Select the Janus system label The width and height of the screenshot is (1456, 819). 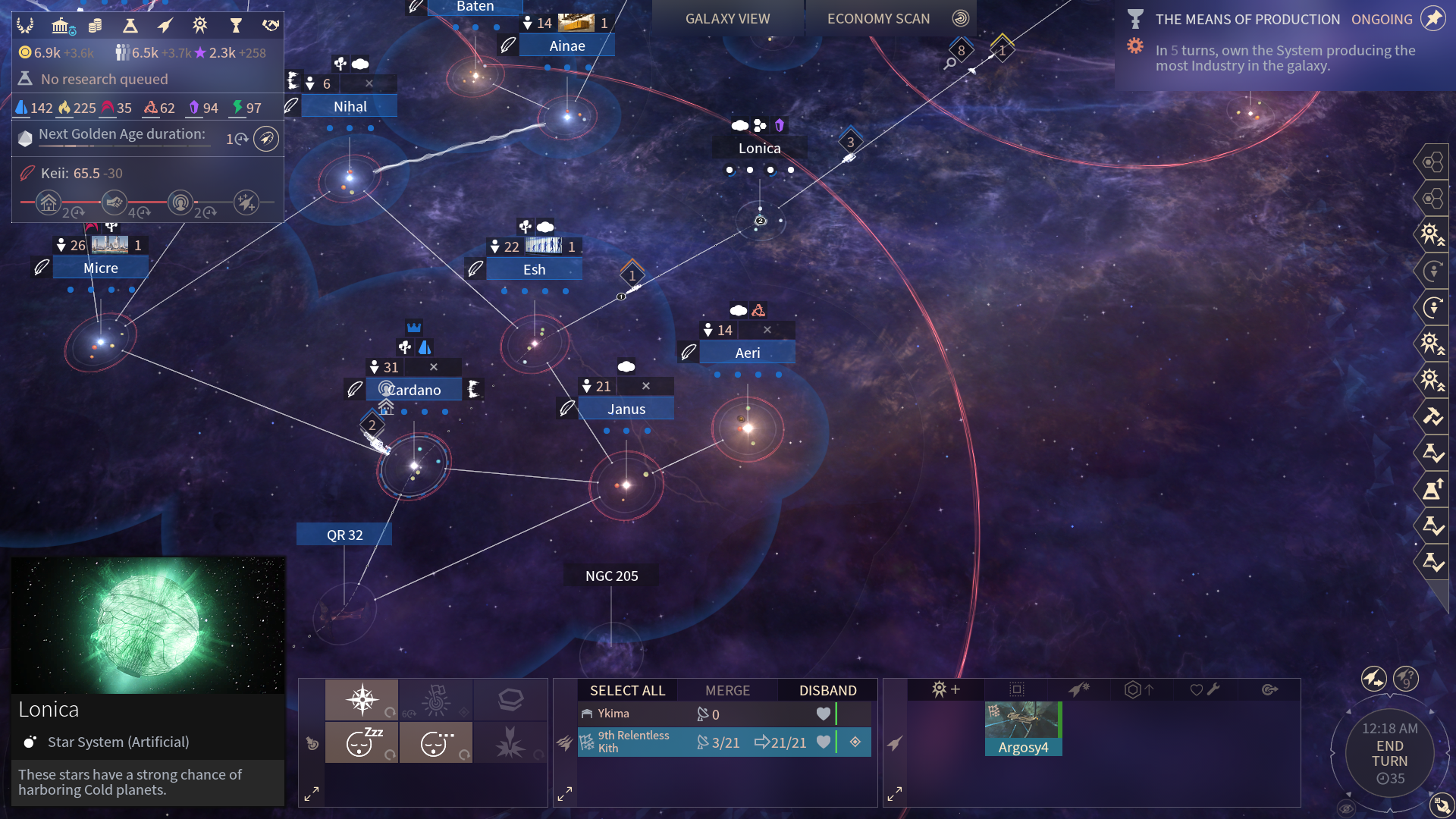pyautogui.click(x=626, y=409)
